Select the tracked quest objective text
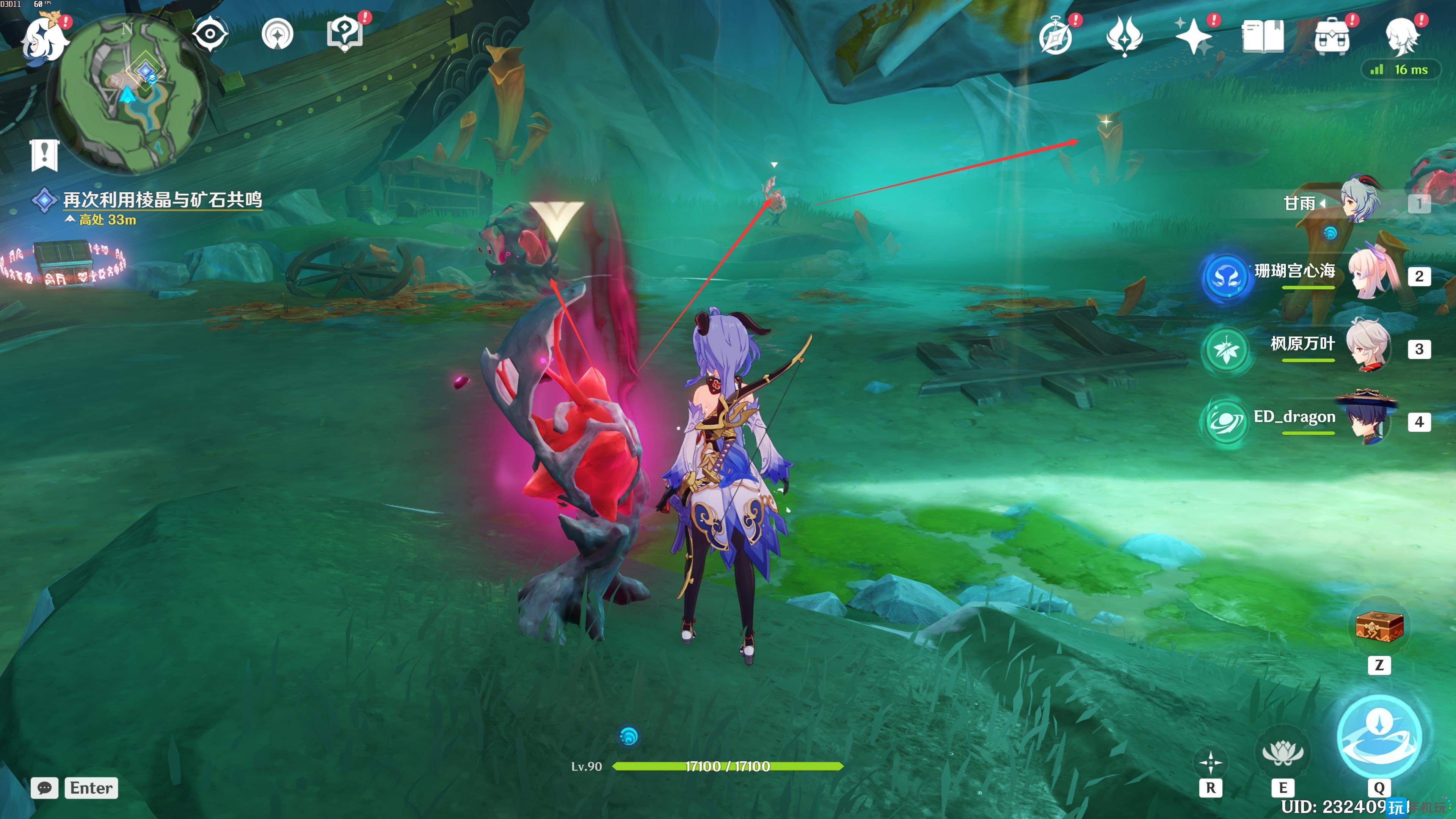This screenshot has height=819, width=1456. pos(162,199)
